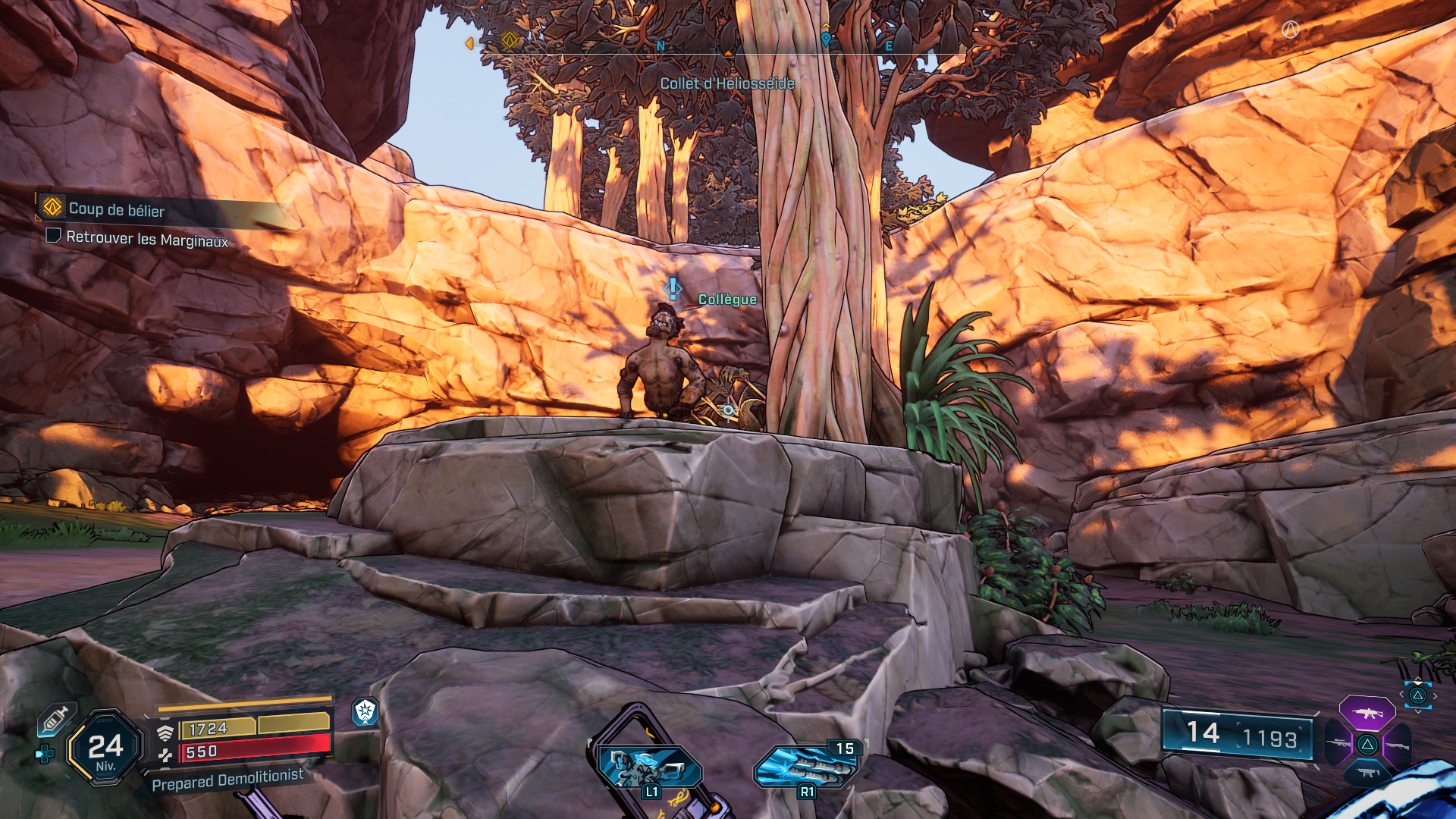Tick the Retrouver les Marginaux objective checkbox
1456x819 pixels.
coord(54,236)
